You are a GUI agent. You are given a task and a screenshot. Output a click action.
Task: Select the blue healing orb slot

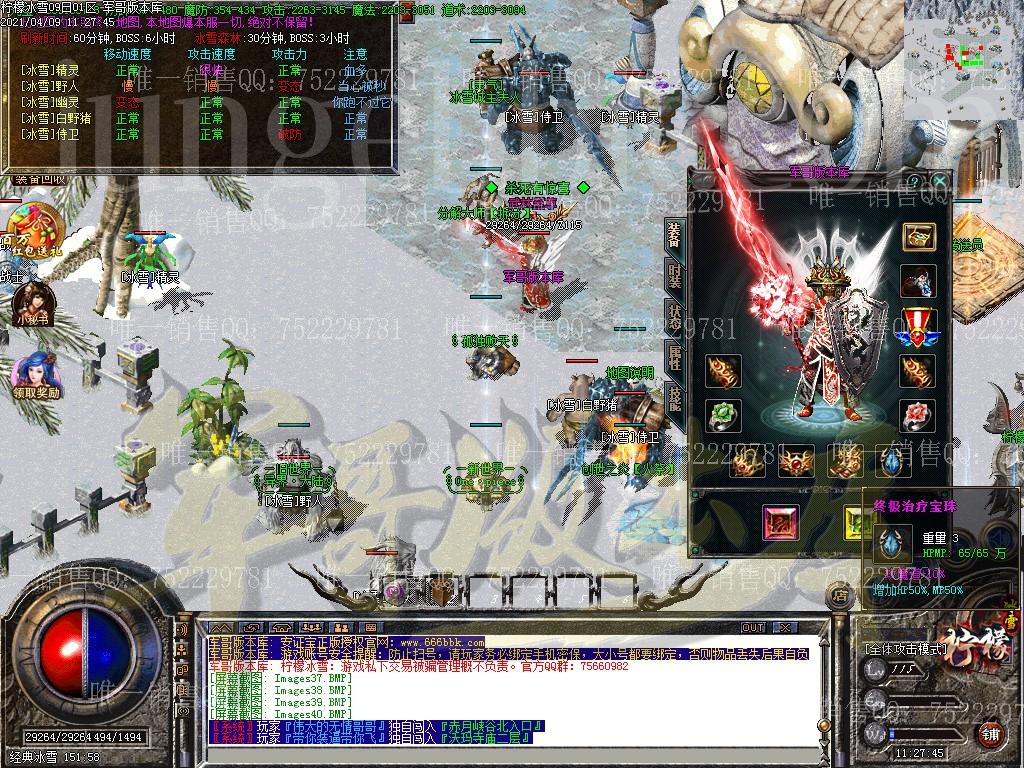(x=892, y=461)
